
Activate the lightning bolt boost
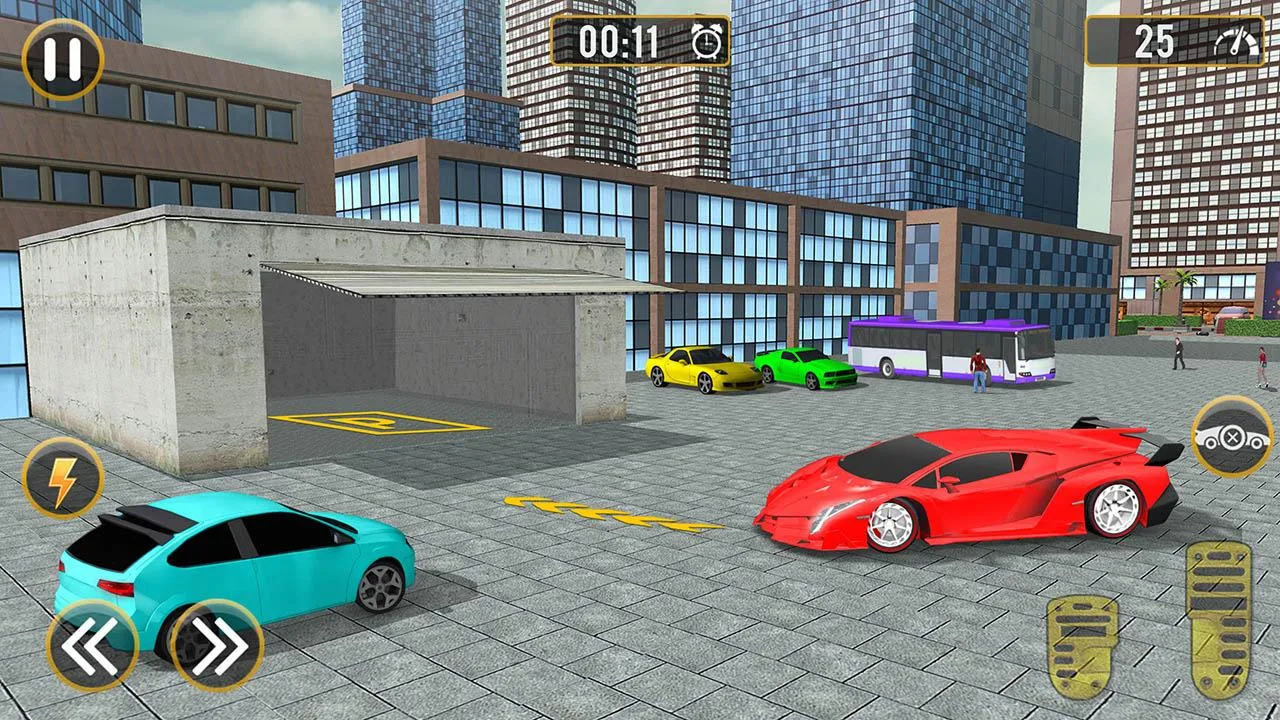tap(62, 478)
